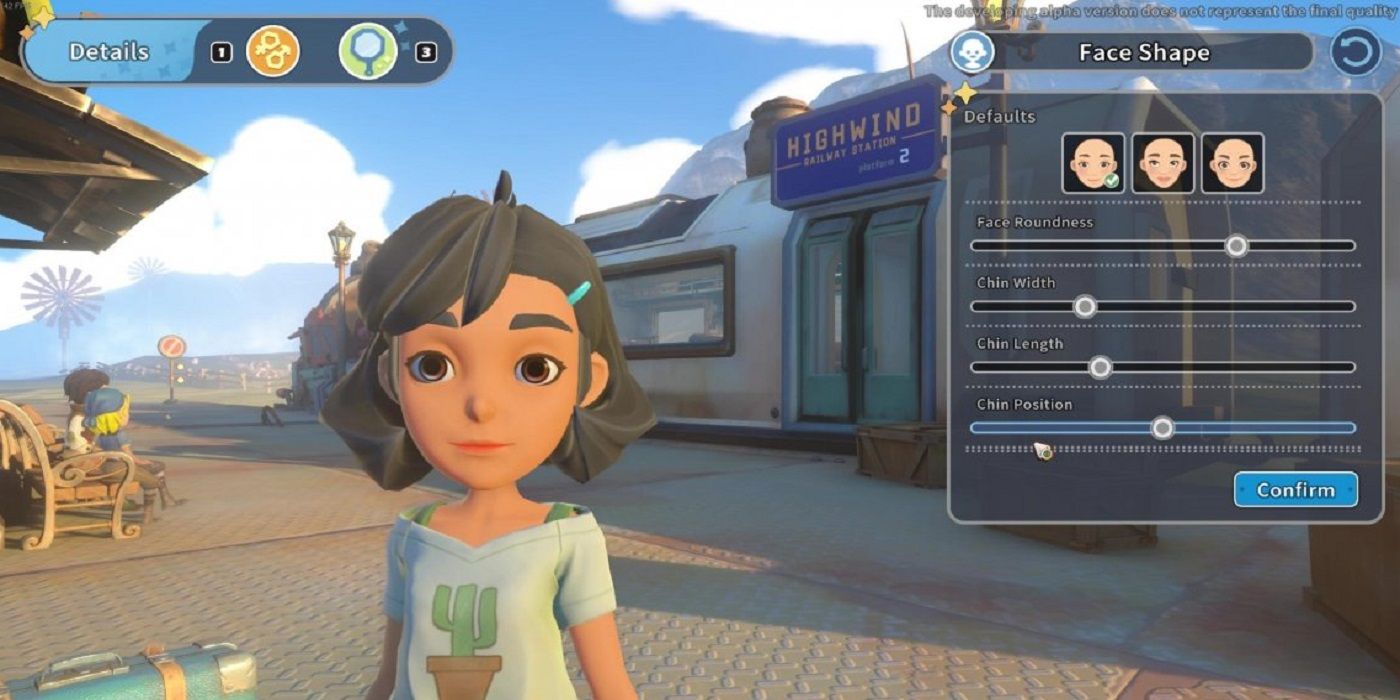Click the face icon beside Face Shape
Screen dimensions: 1400x700
[972, 52]
